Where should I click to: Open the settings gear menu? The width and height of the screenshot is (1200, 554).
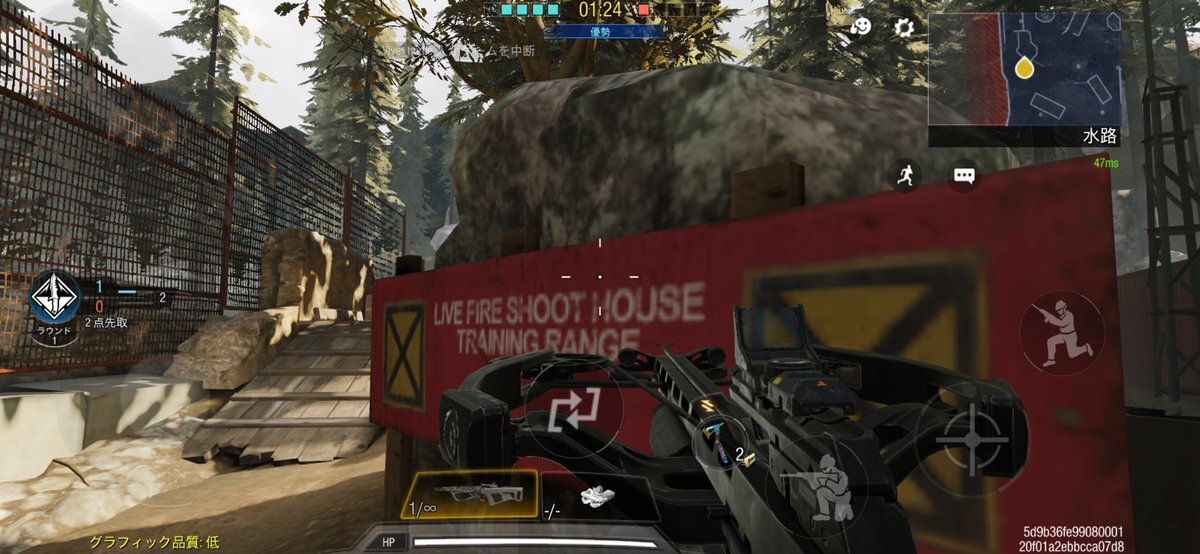point(904,27)
